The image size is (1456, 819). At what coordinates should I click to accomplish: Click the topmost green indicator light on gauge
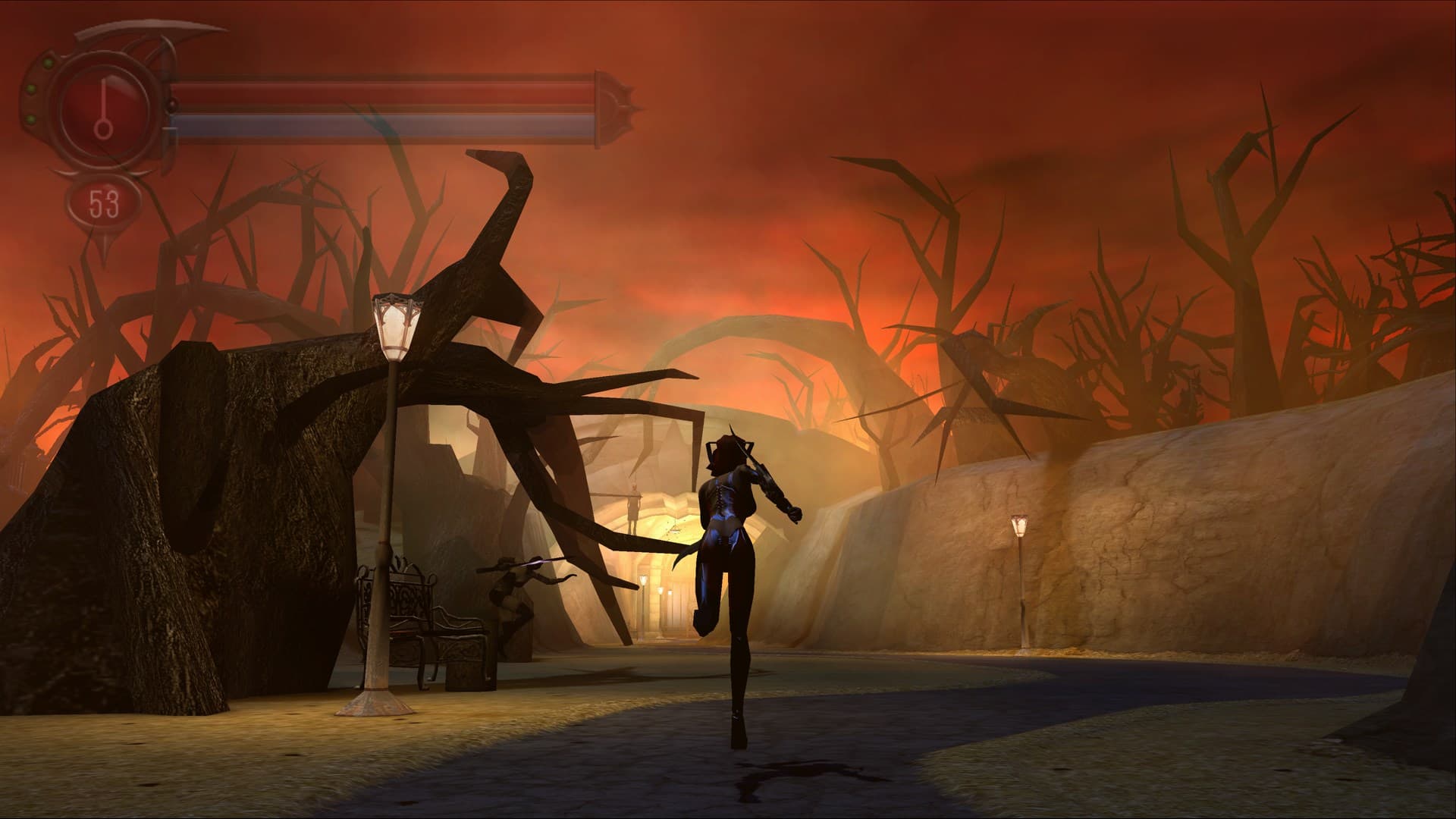pos(48,64)
